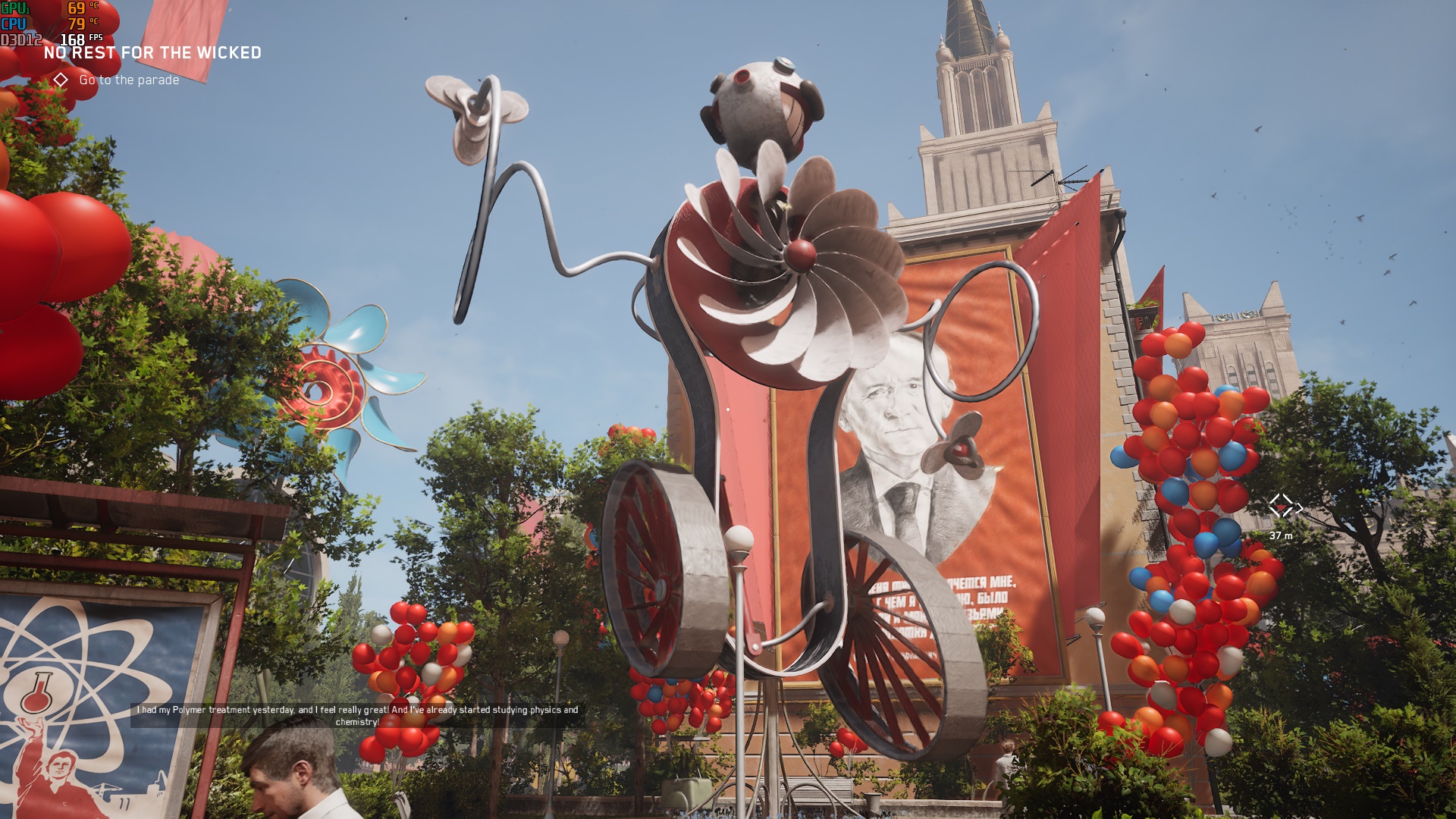Select the "Go to the parade" objective
Image resolution: width=1456 pixels, height=819 pixels.
point(129,80)
